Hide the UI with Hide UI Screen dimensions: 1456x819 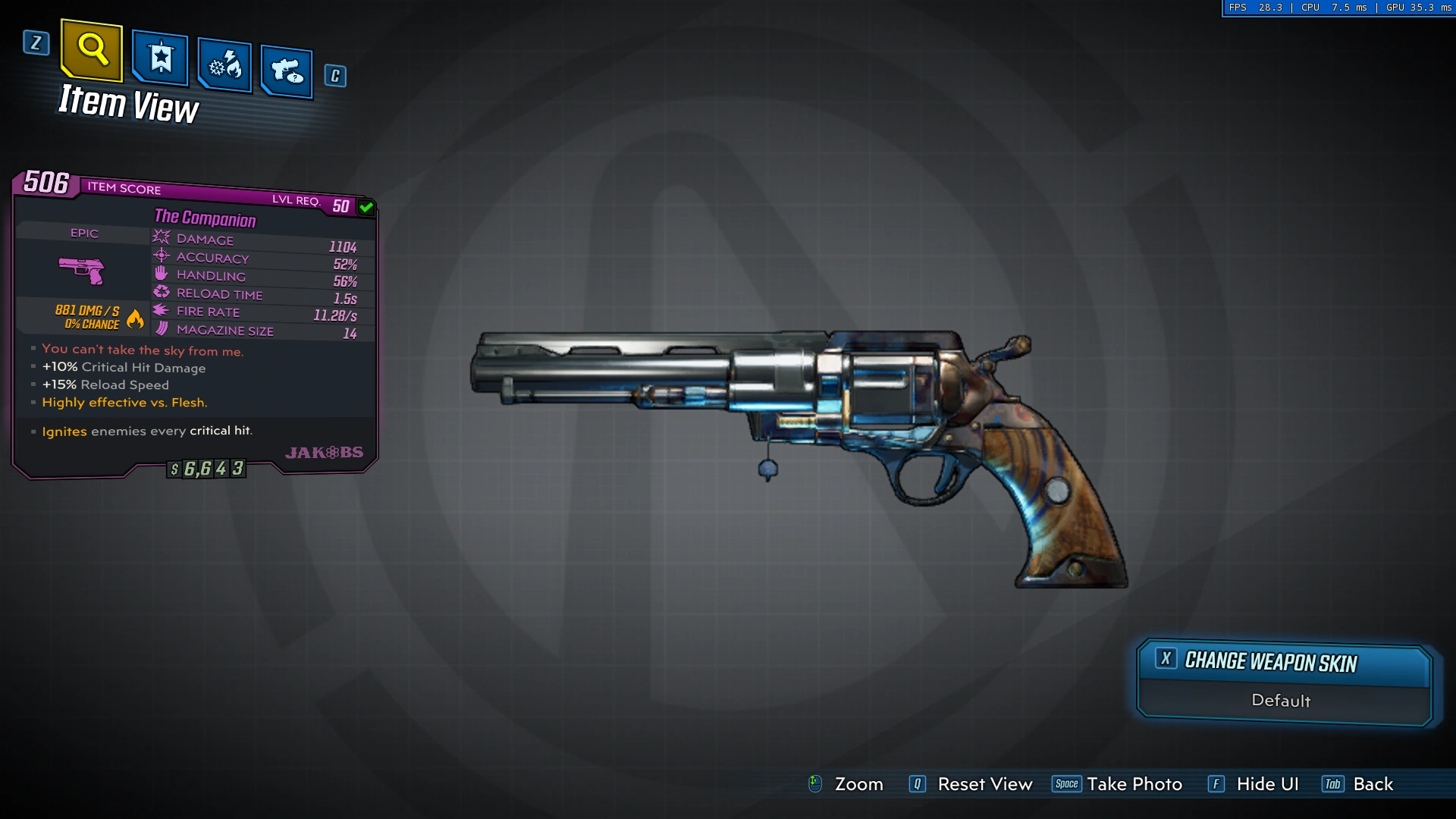[x=1266, y=784]
